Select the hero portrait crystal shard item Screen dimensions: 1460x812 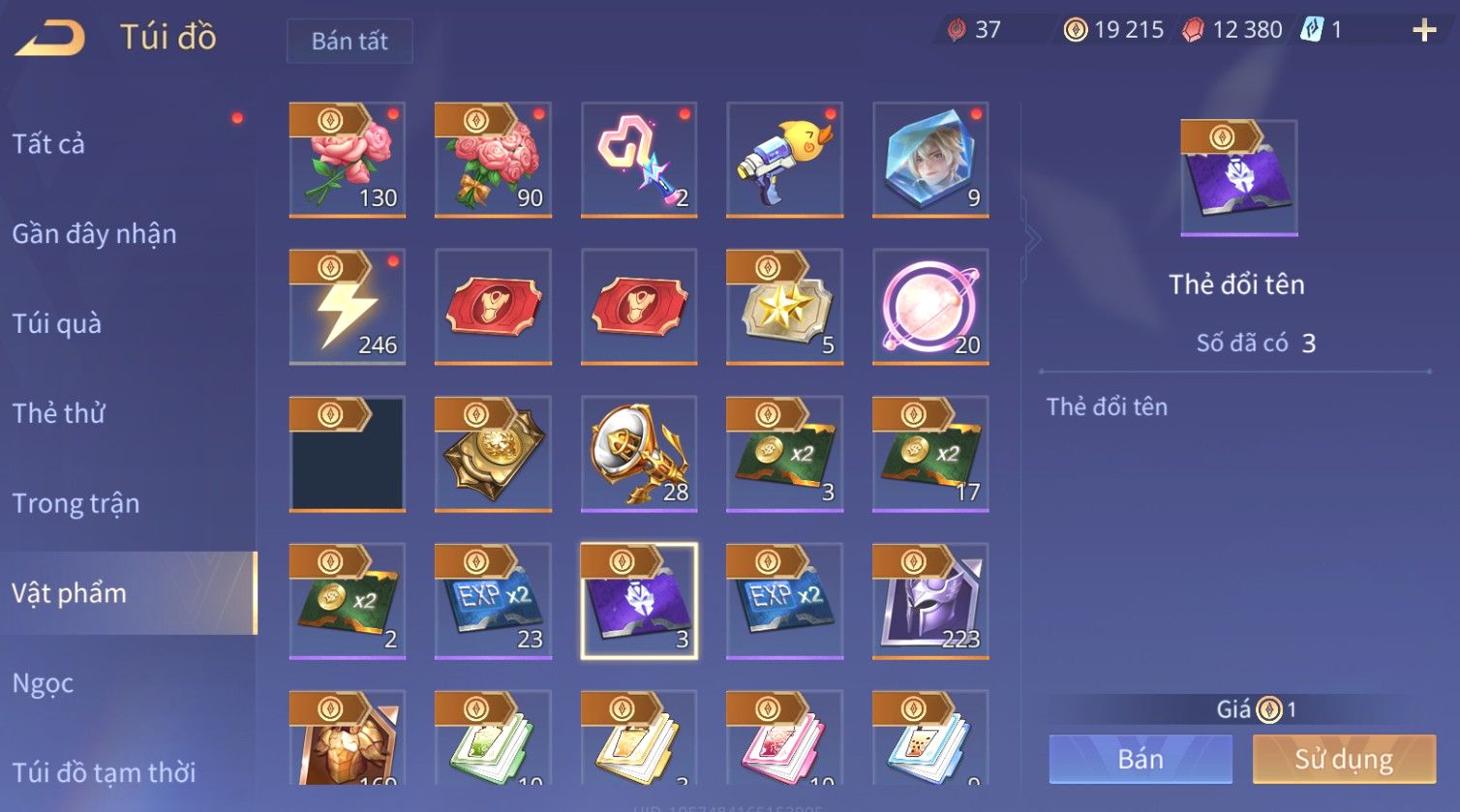pyautogui.click(x=930, y=160)
